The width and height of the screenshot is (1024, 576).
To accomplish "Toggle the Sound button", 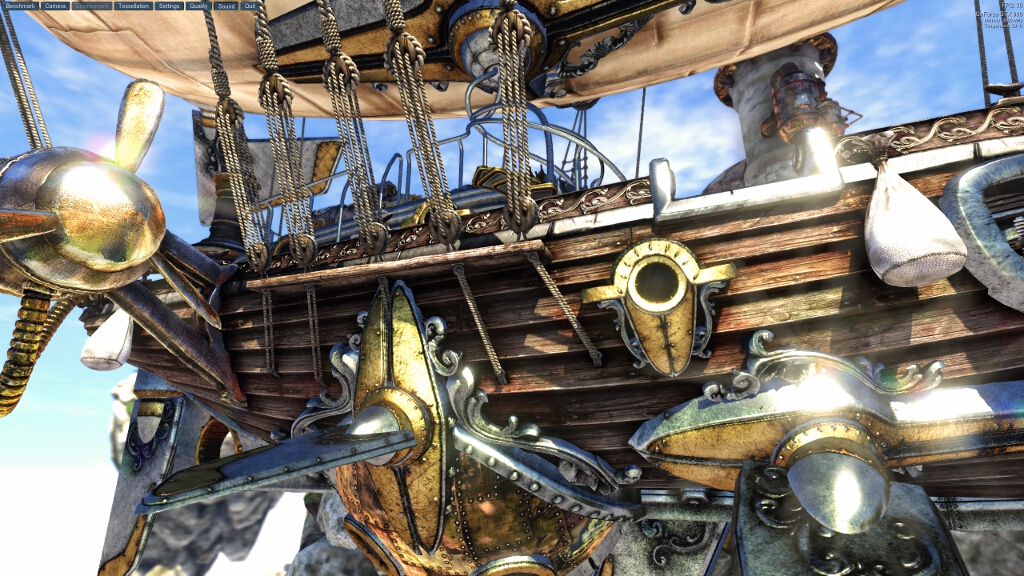I will (x=226, y=6).
